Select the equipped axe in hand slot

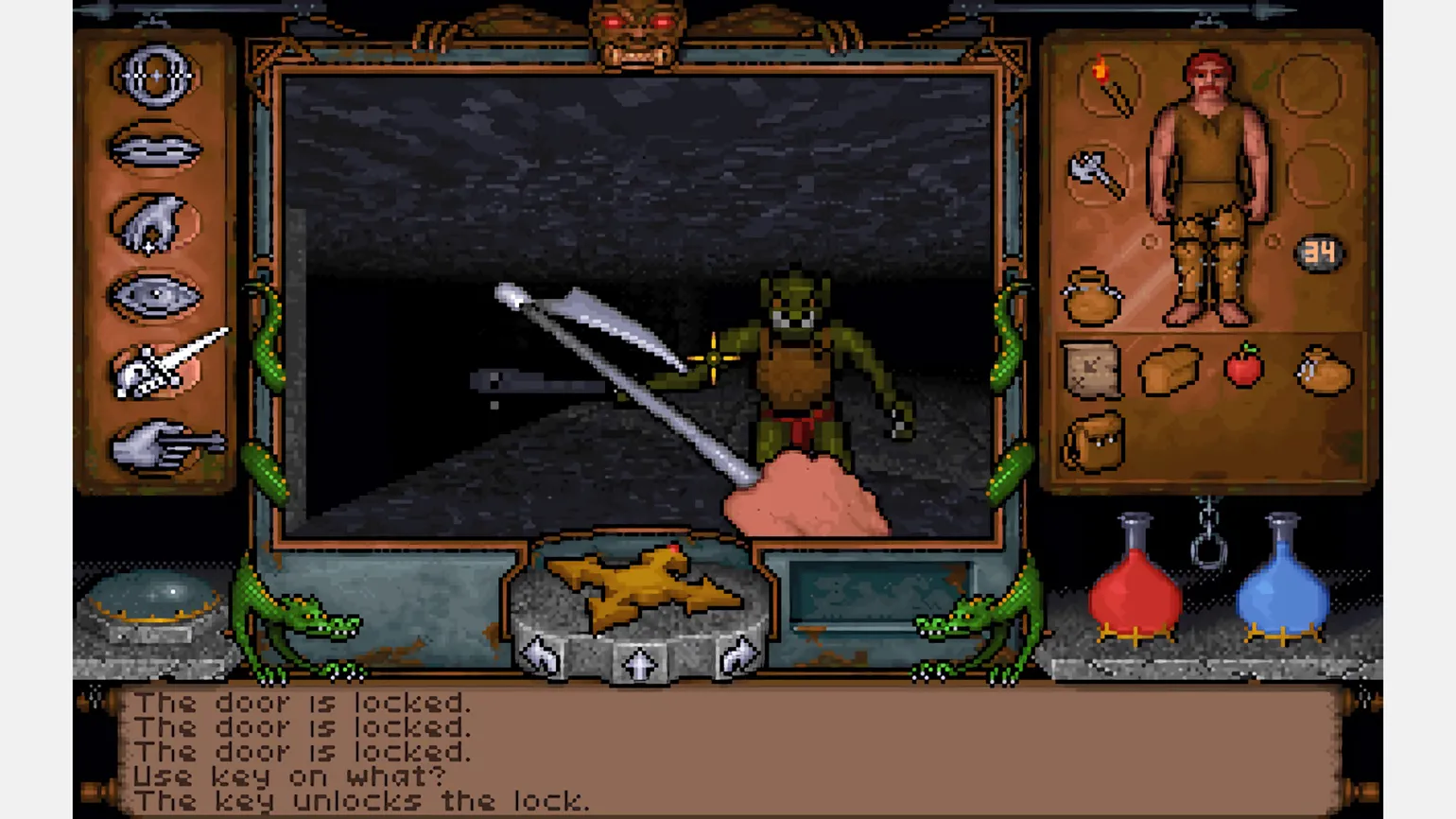click(x=1097, y=173)
